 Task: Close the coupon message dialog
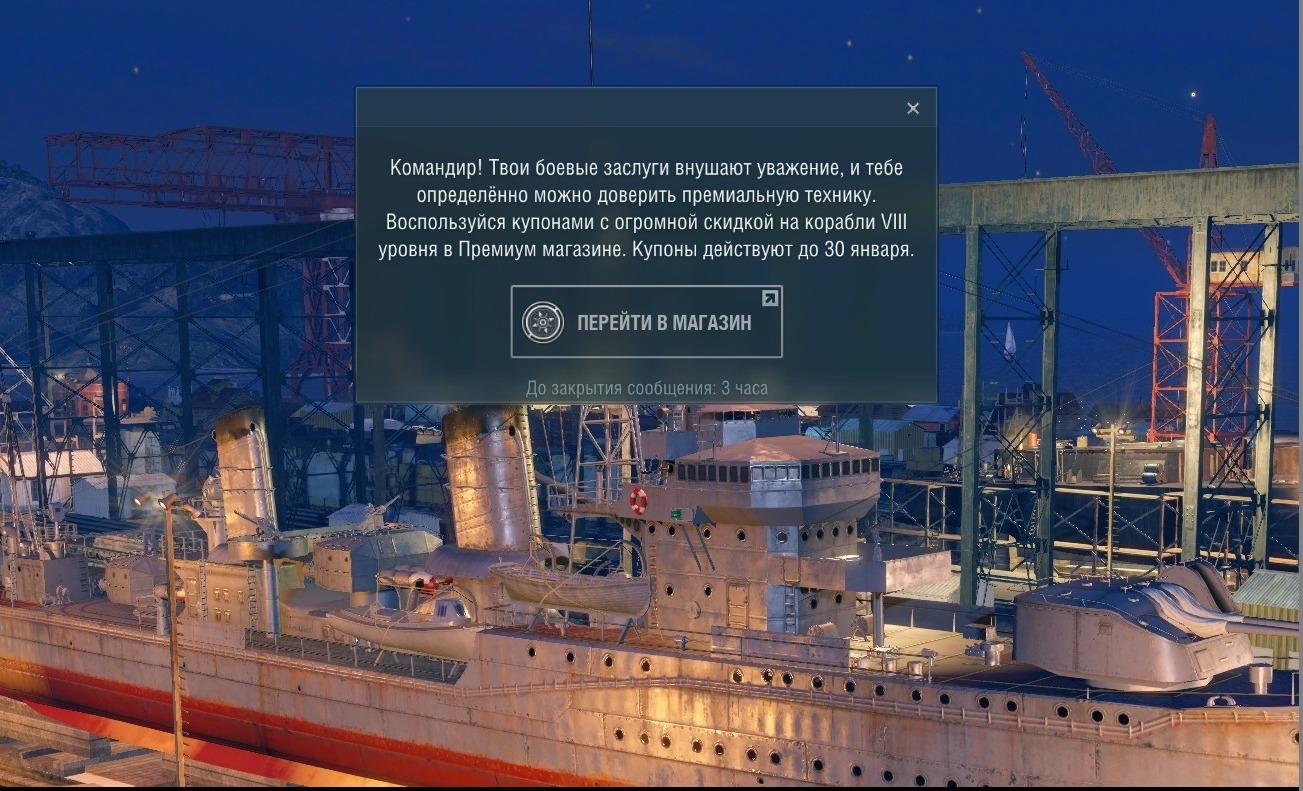pyautogui.click(x=912, y=109)
